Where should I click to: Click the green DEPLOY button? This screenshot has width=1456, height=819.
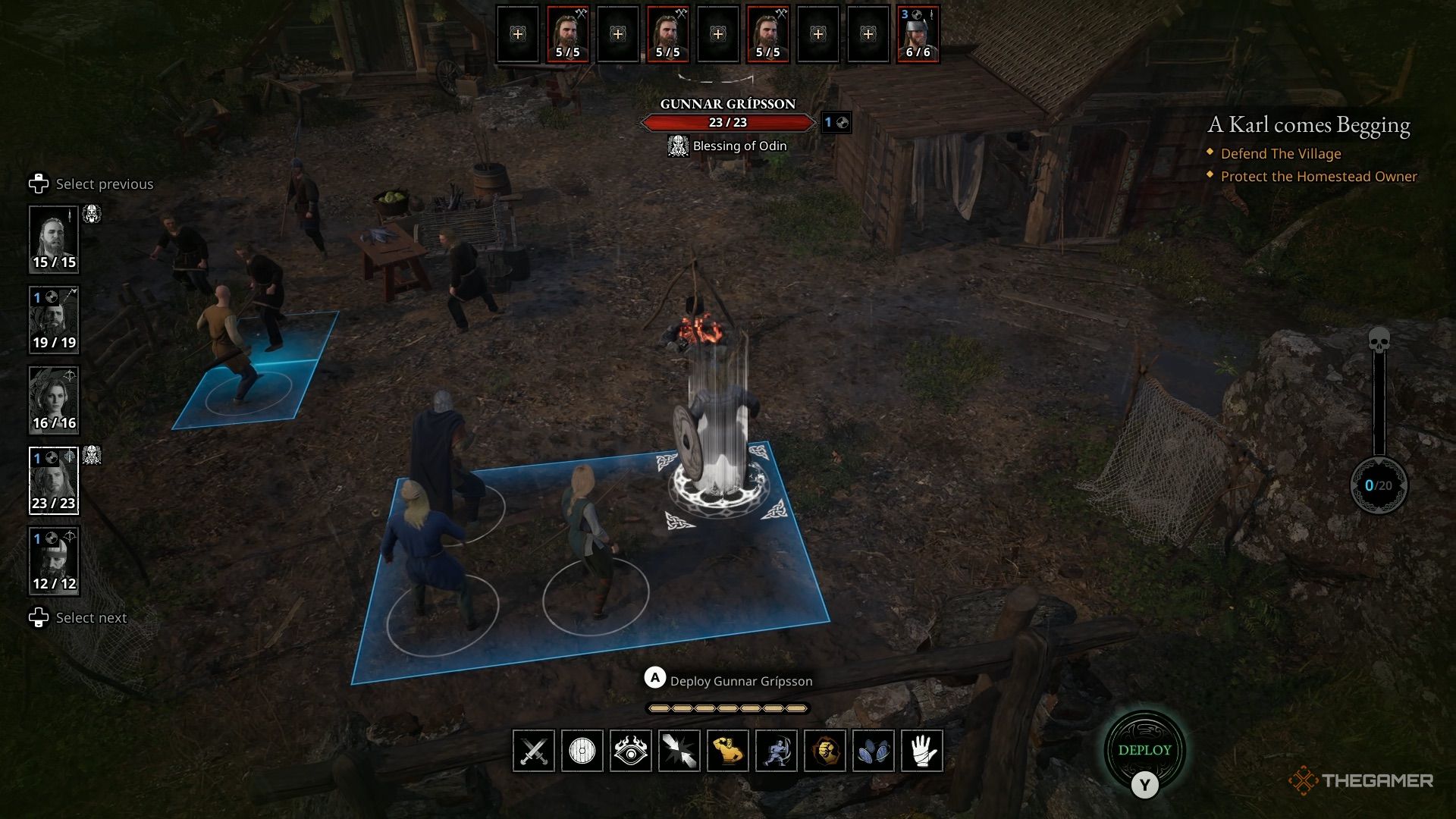pos(1144,750)
